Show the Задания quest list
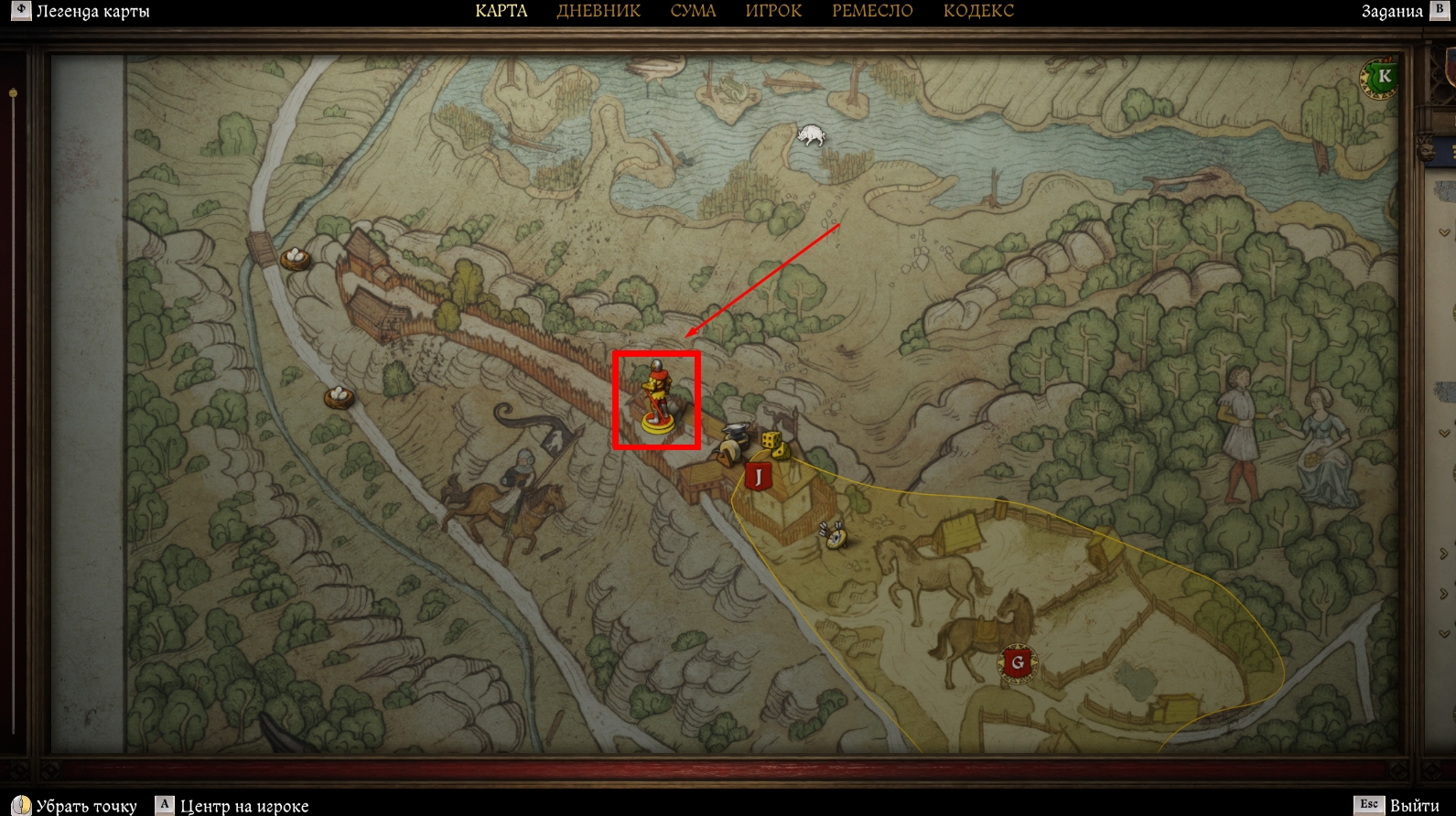The height and width of the screenshot is (816, 1456). click(x=1392, y=11)
